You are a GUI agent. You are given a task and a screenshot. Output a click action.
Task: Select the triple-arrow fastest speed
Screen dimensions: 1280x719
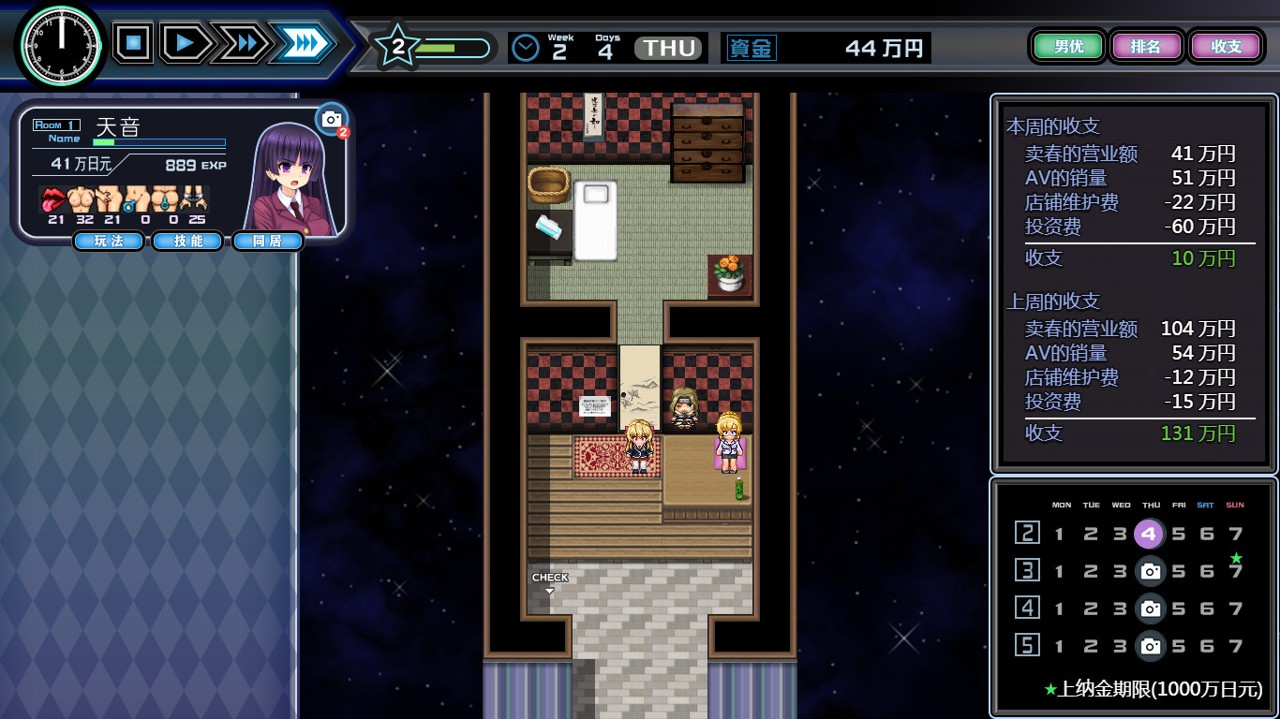click(304, 43)
